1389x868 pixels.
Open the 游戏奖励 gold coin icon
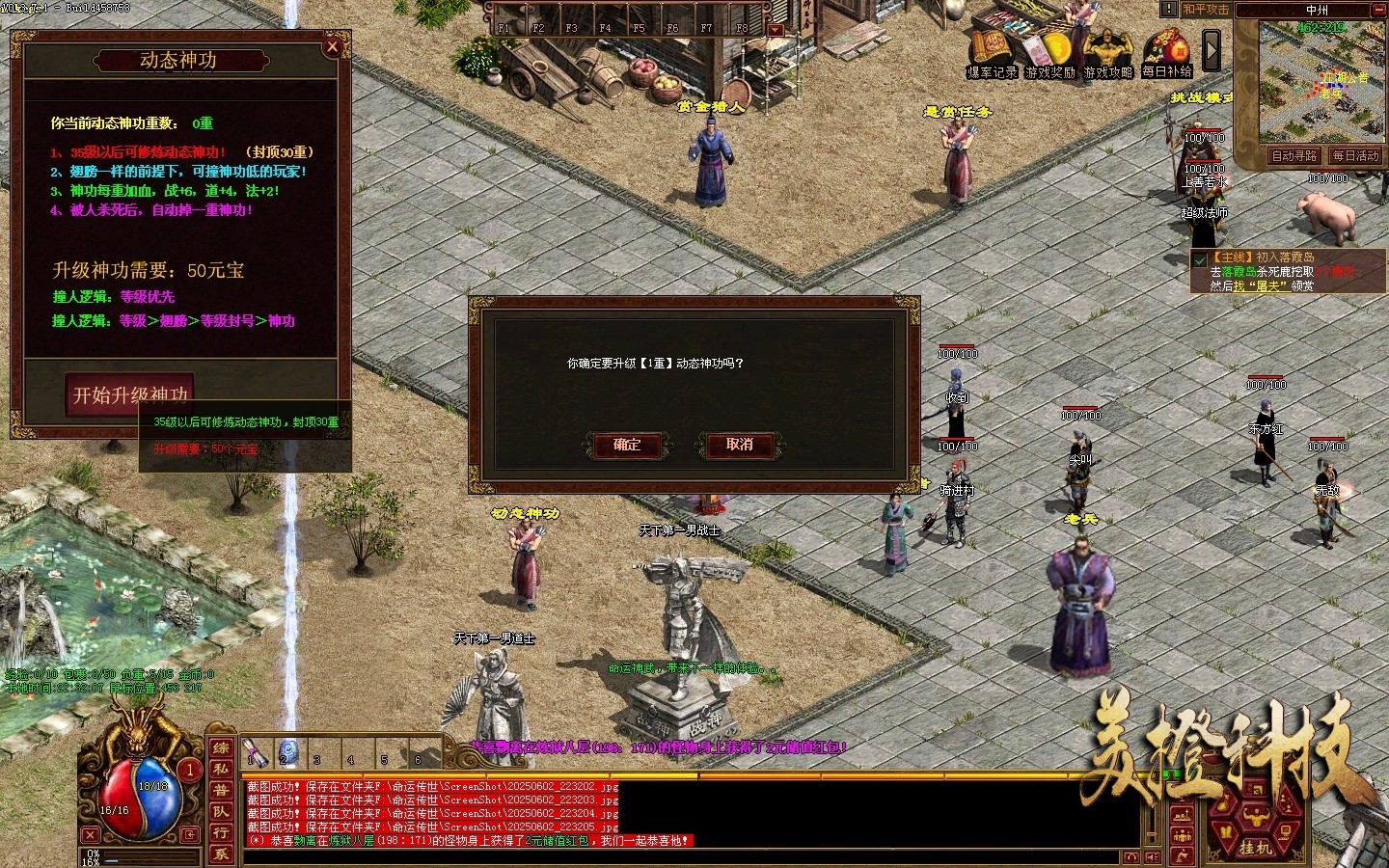(x=1050, y=53)
